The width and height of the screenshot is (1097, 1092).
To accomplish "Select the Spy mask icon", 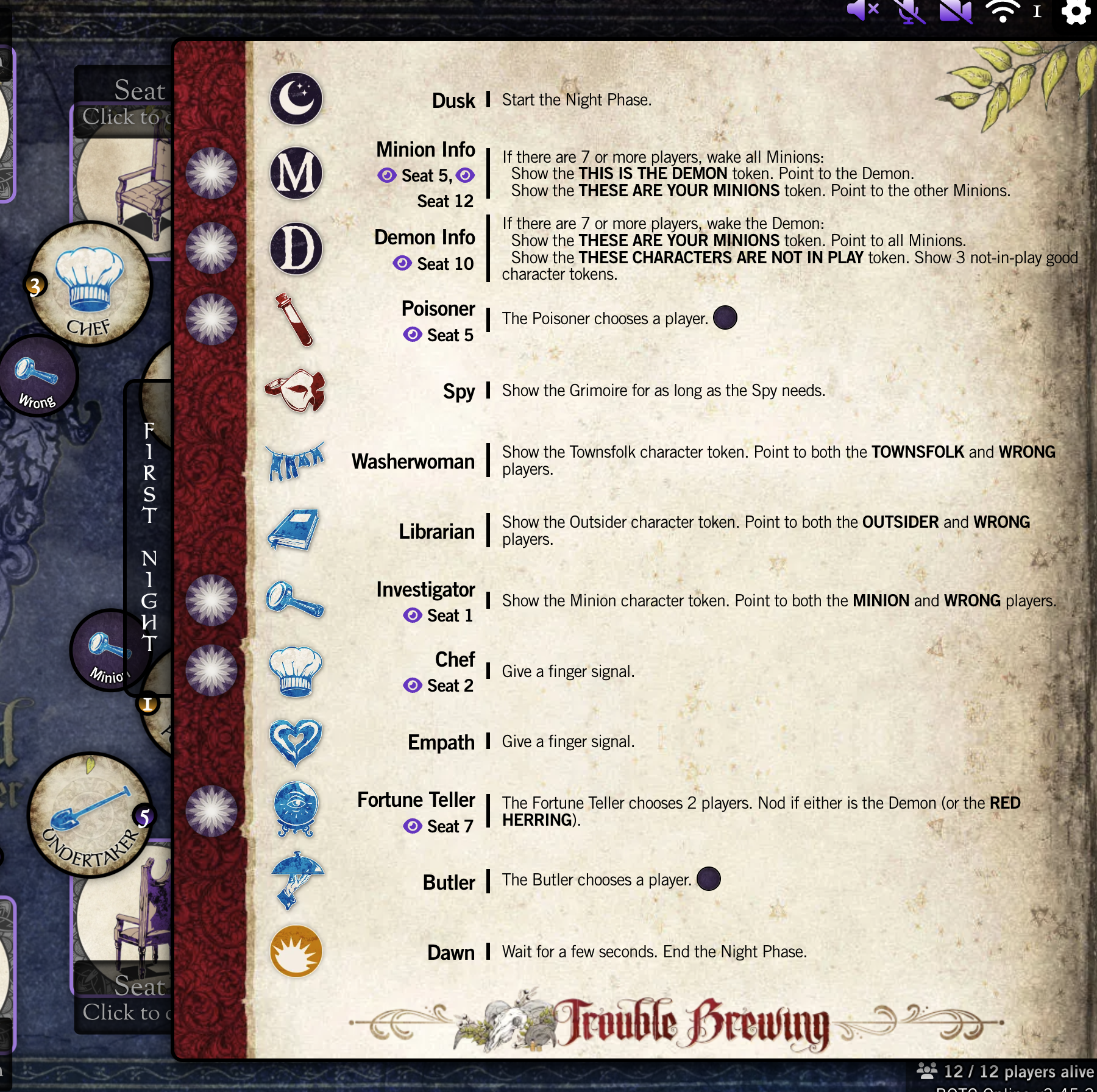I will click(x=296, y=391).
